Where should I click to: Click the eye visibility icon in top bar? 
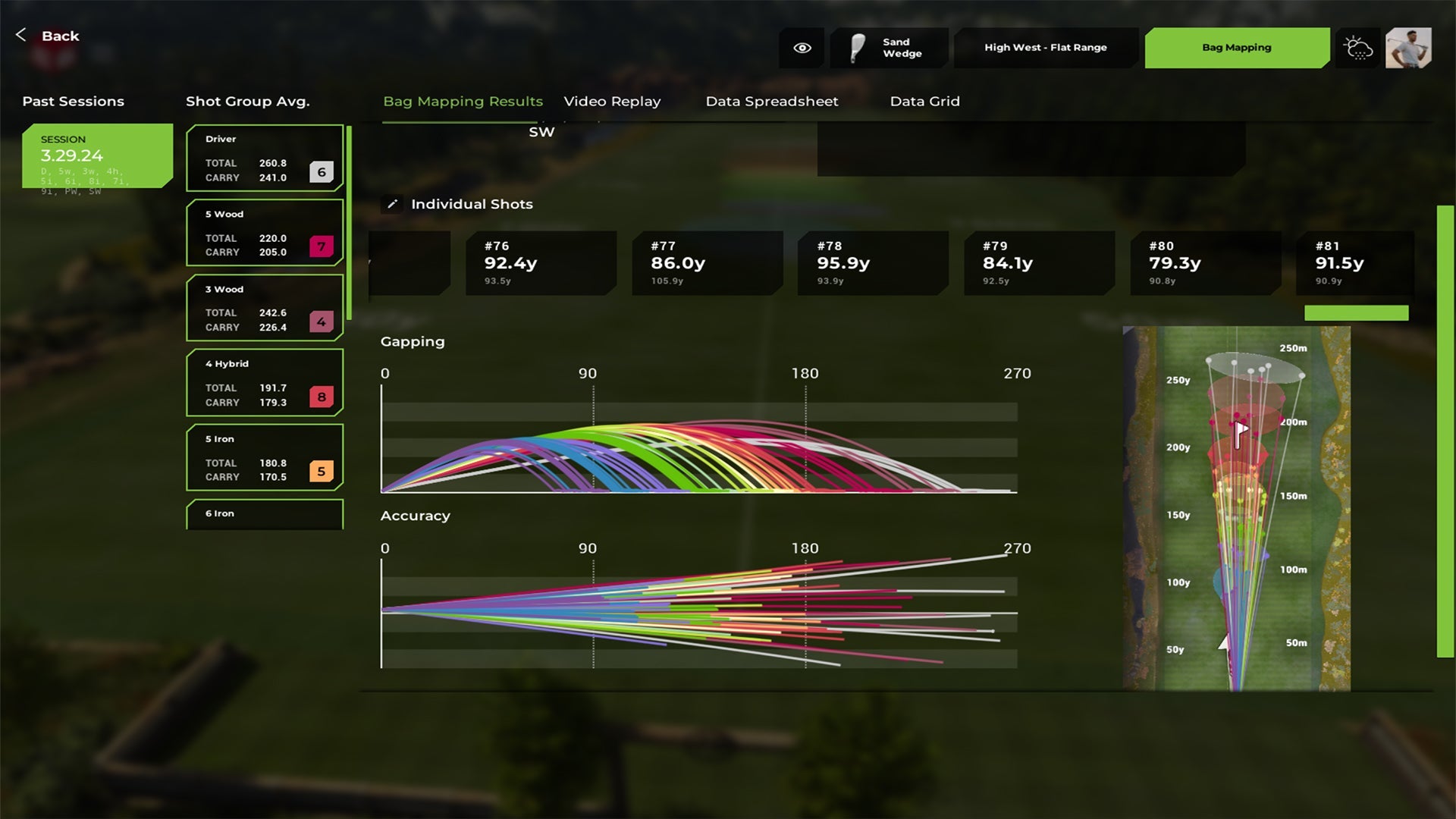802,47
